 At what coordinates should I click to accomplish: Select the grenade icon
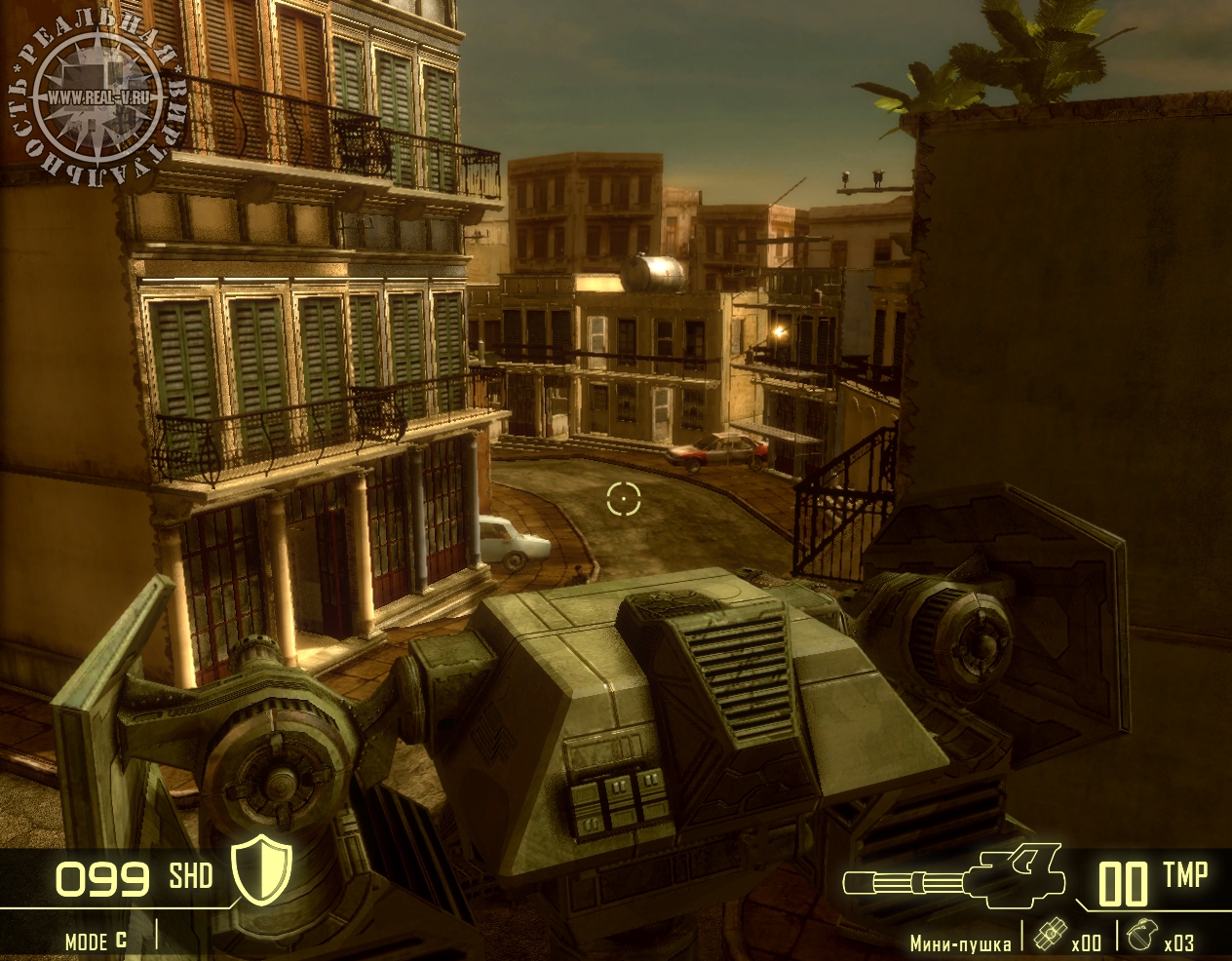(x=1136, y=934)
